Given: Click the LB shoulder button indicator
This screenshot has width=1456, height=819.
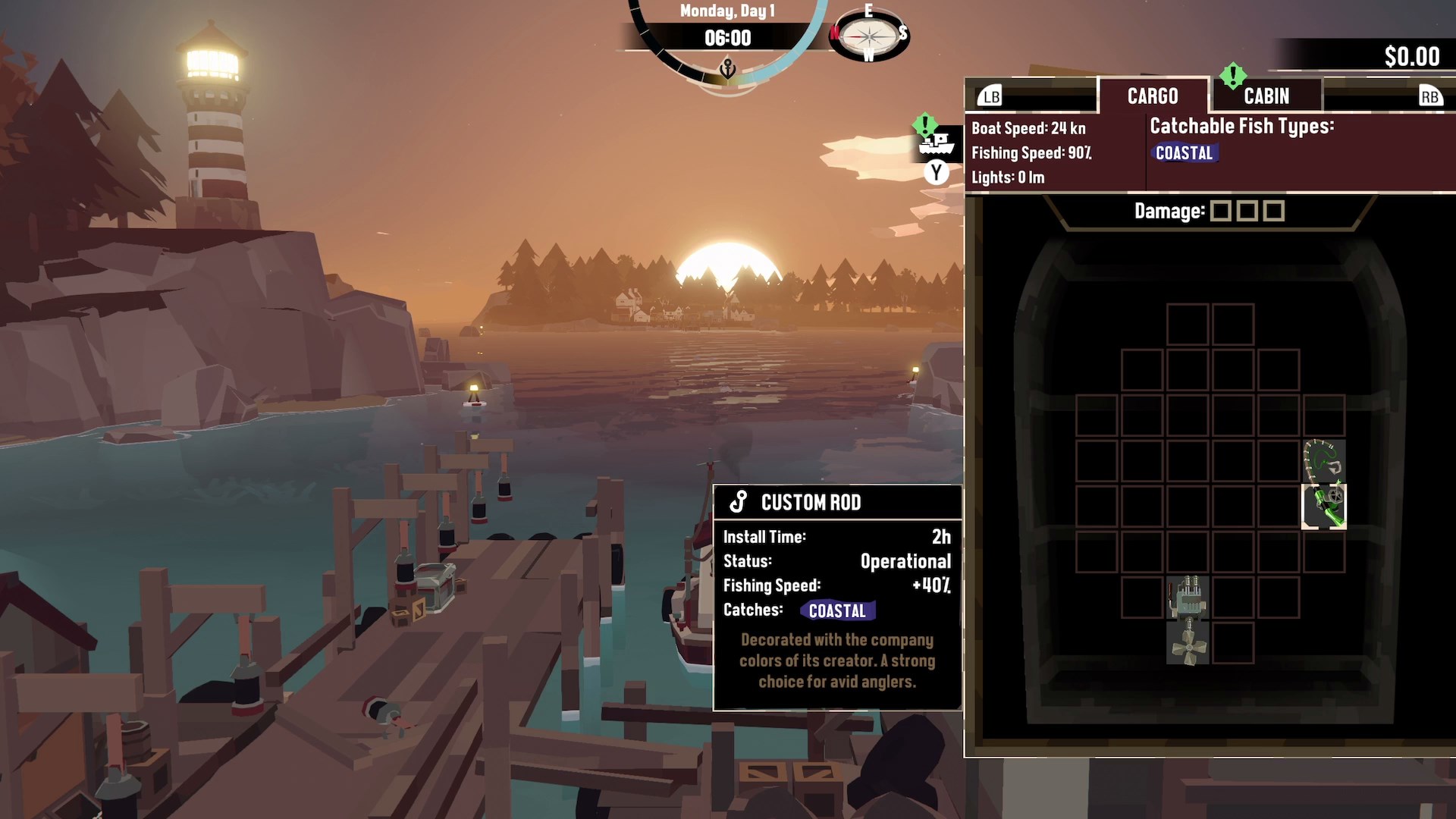Looking at the screenshot, I should 990,96.
